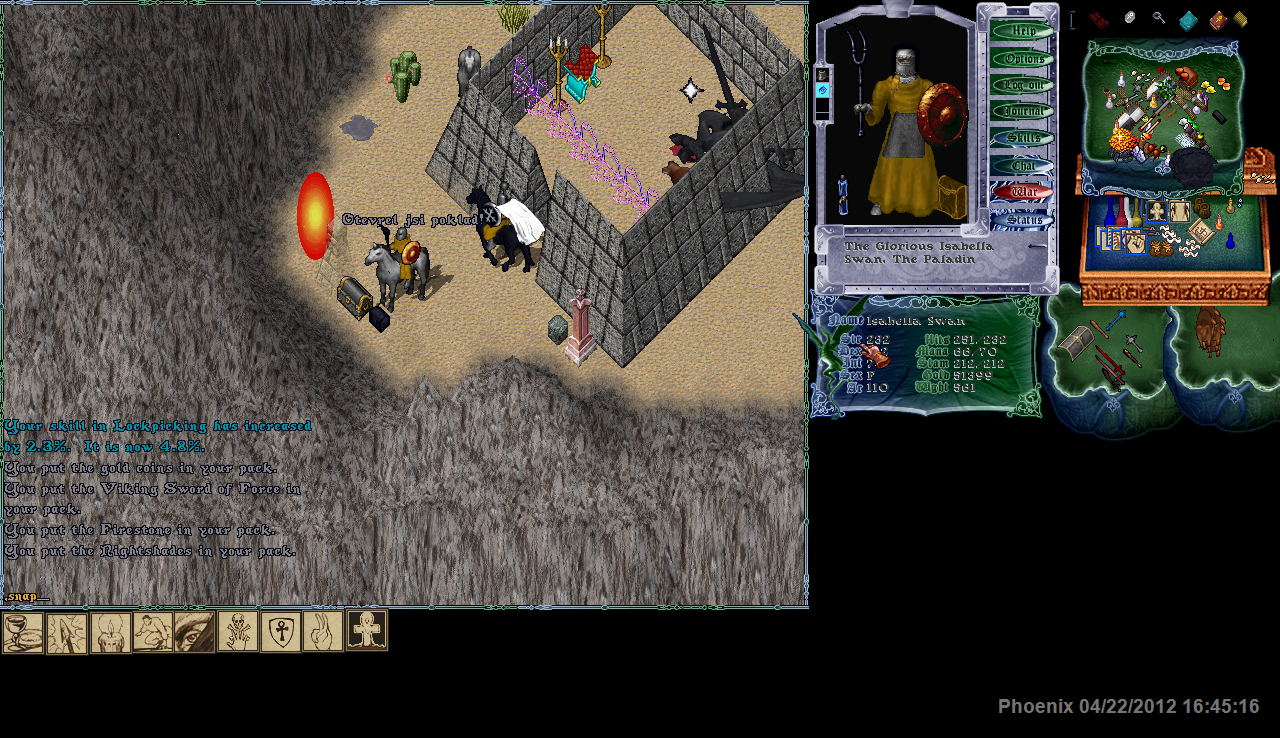This screenshot has height=738, width=1280.
Task: Open the Status window button
Action: pos(1023,219)
